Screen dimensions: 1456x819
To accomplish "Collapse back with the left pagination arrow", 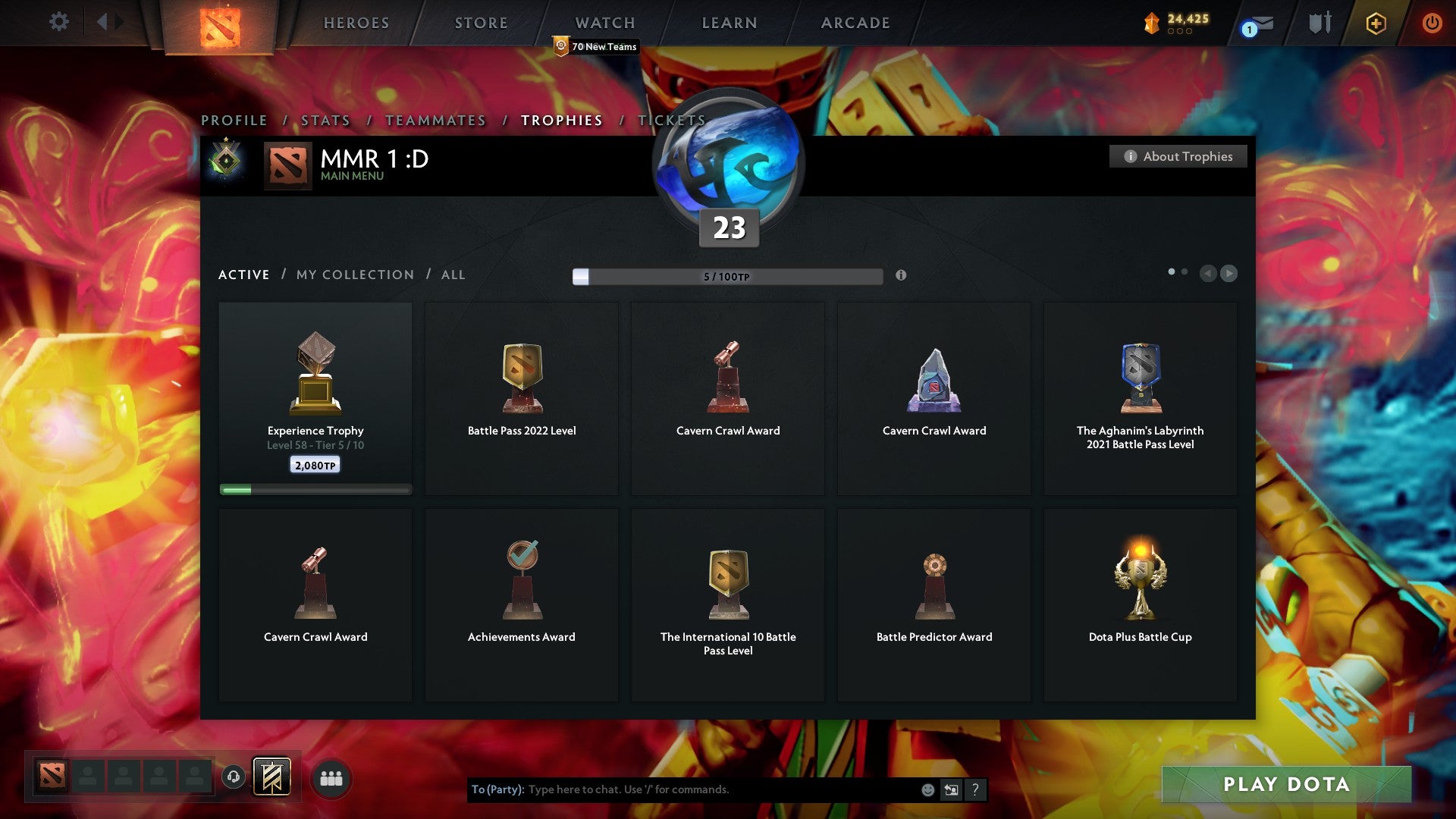I will click(x=1209, y=274).
